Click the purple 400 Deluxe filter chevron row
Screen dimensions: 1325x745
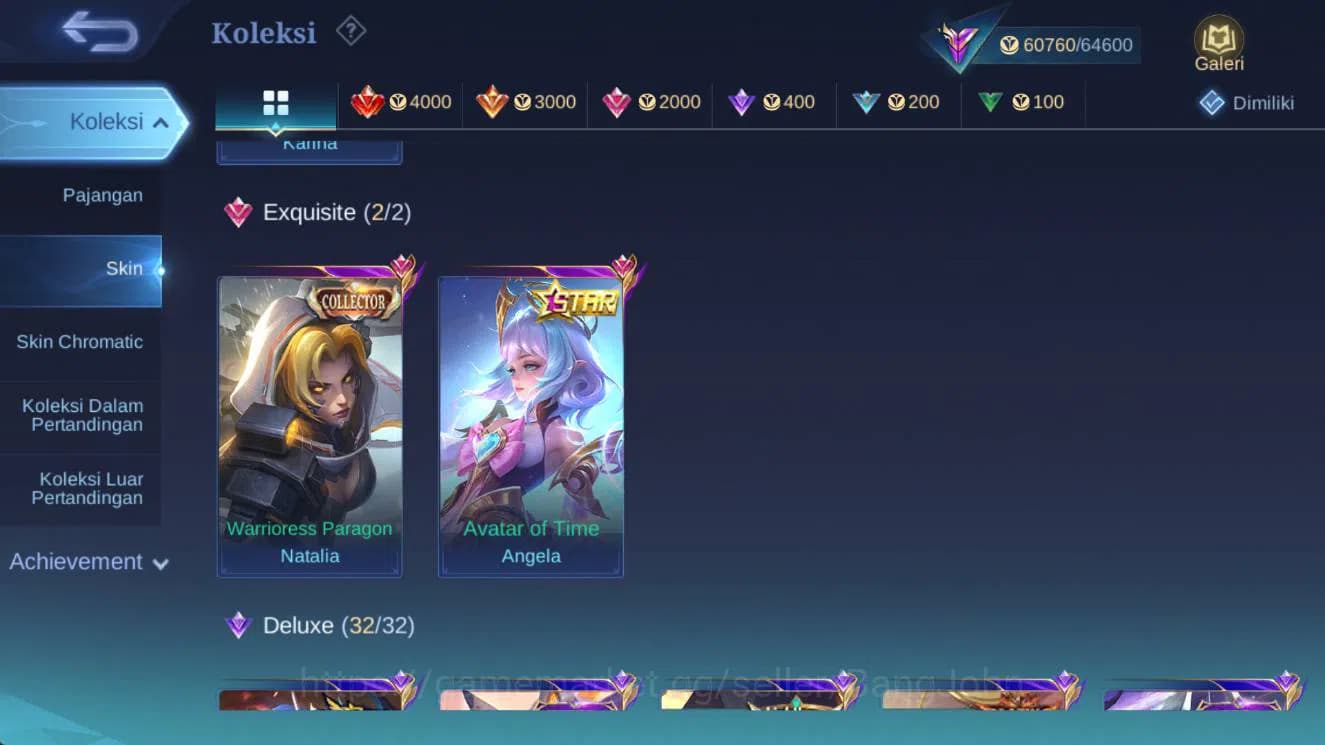coord(773,101)
